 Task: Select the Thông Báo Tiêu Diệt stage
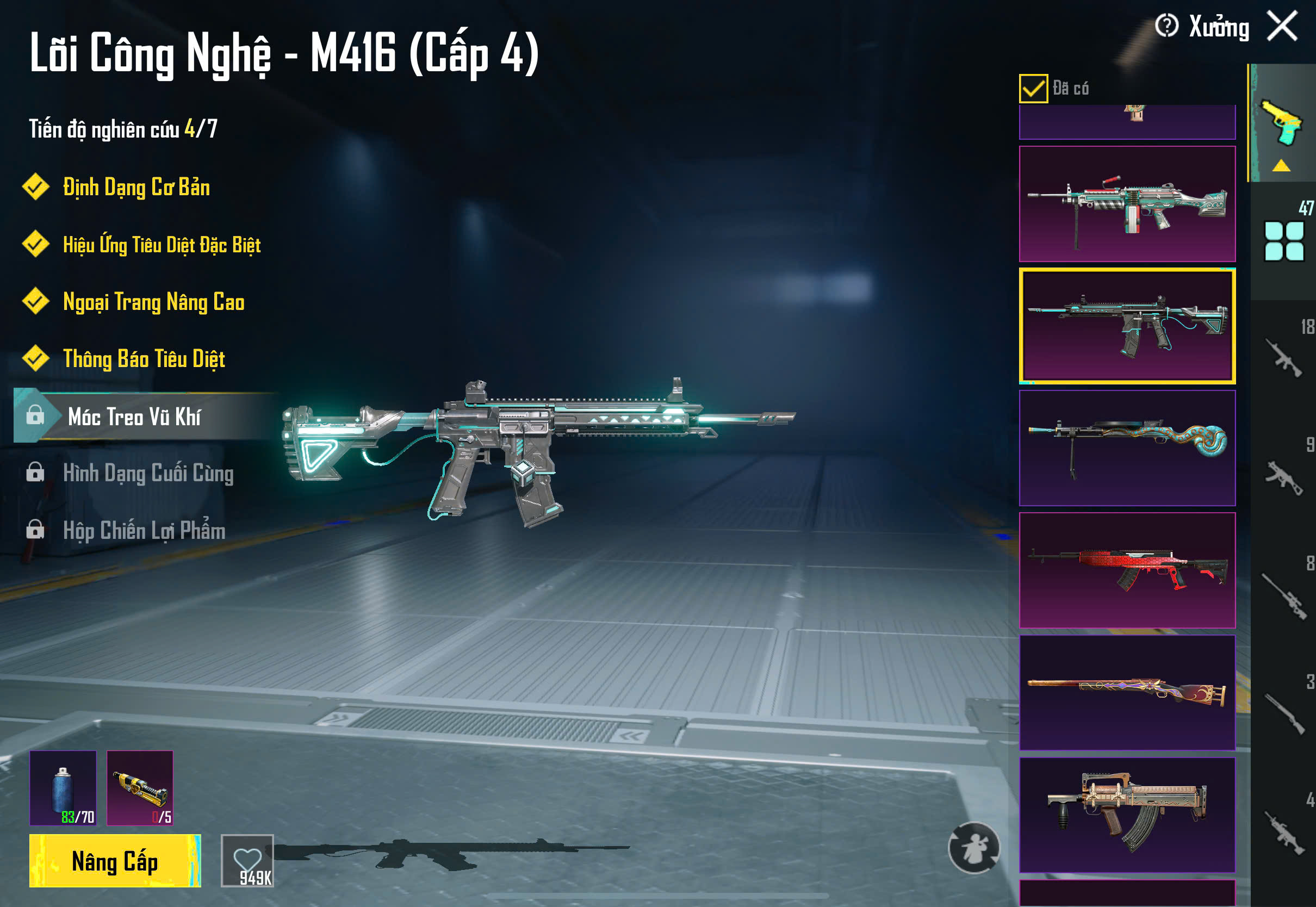144,359
